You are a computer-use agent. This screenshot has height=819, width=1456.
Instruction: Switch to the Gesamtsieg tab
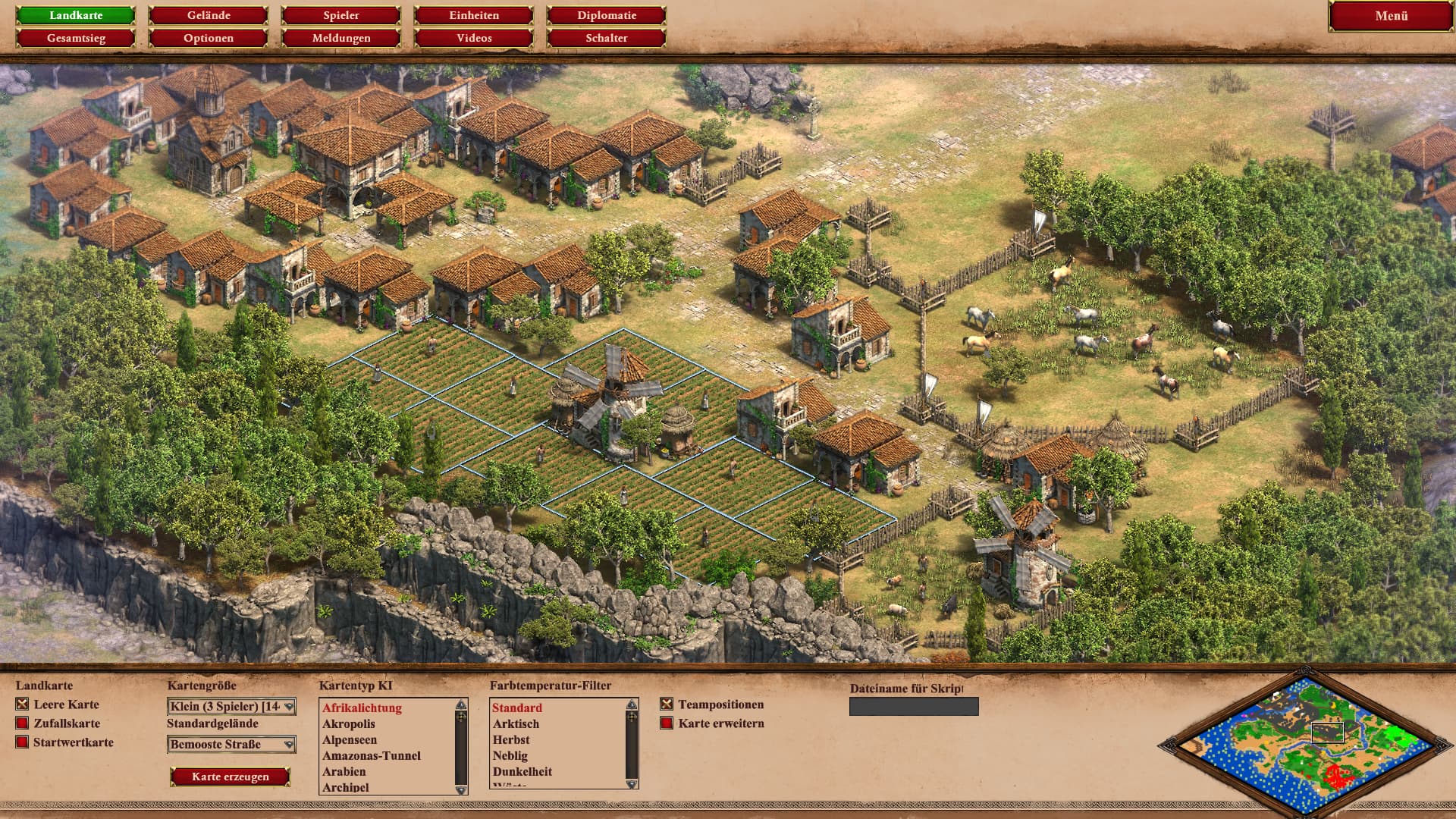pos(76,38)
